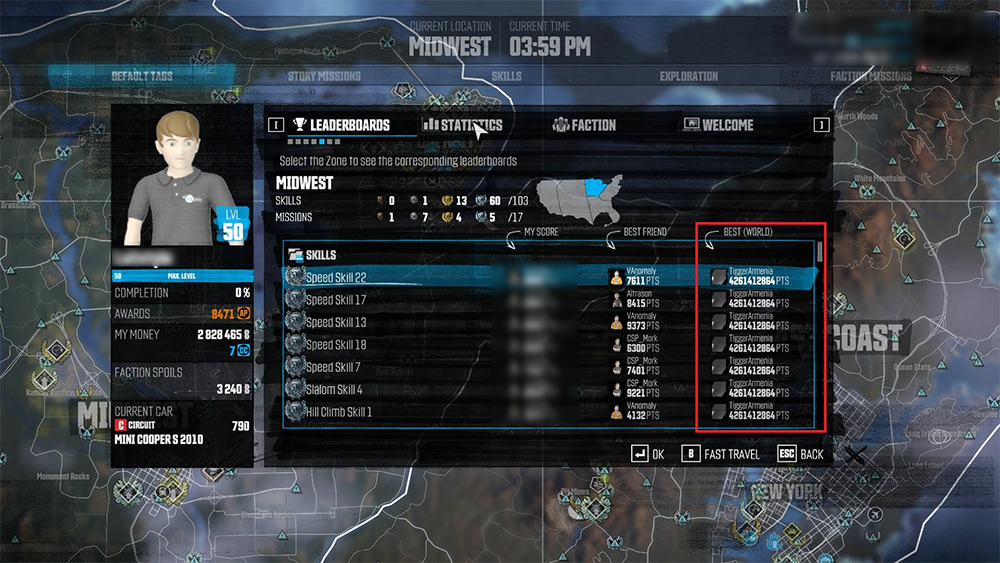Screen dimensions: 1000x563
Task: Open the Faction tab
Action: 585,125
